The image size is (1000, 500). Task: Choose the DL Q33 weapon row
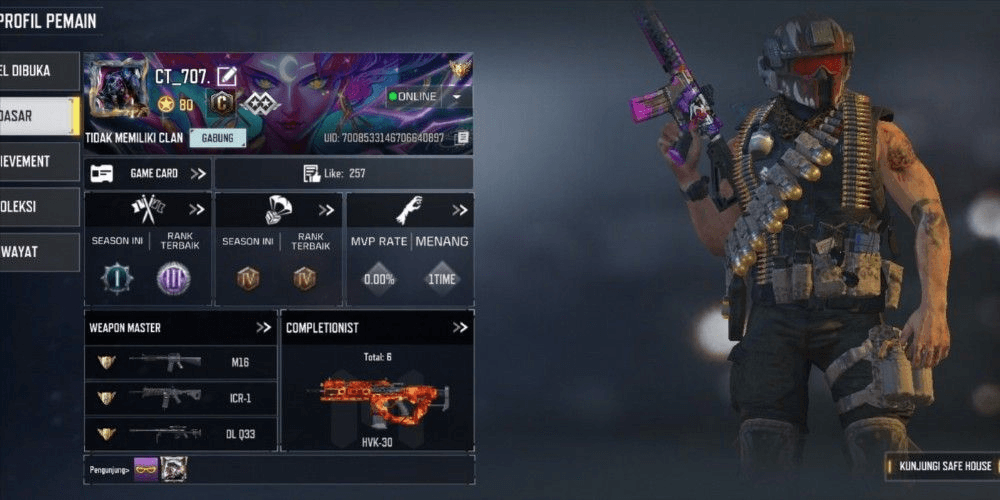coord(180,433)
